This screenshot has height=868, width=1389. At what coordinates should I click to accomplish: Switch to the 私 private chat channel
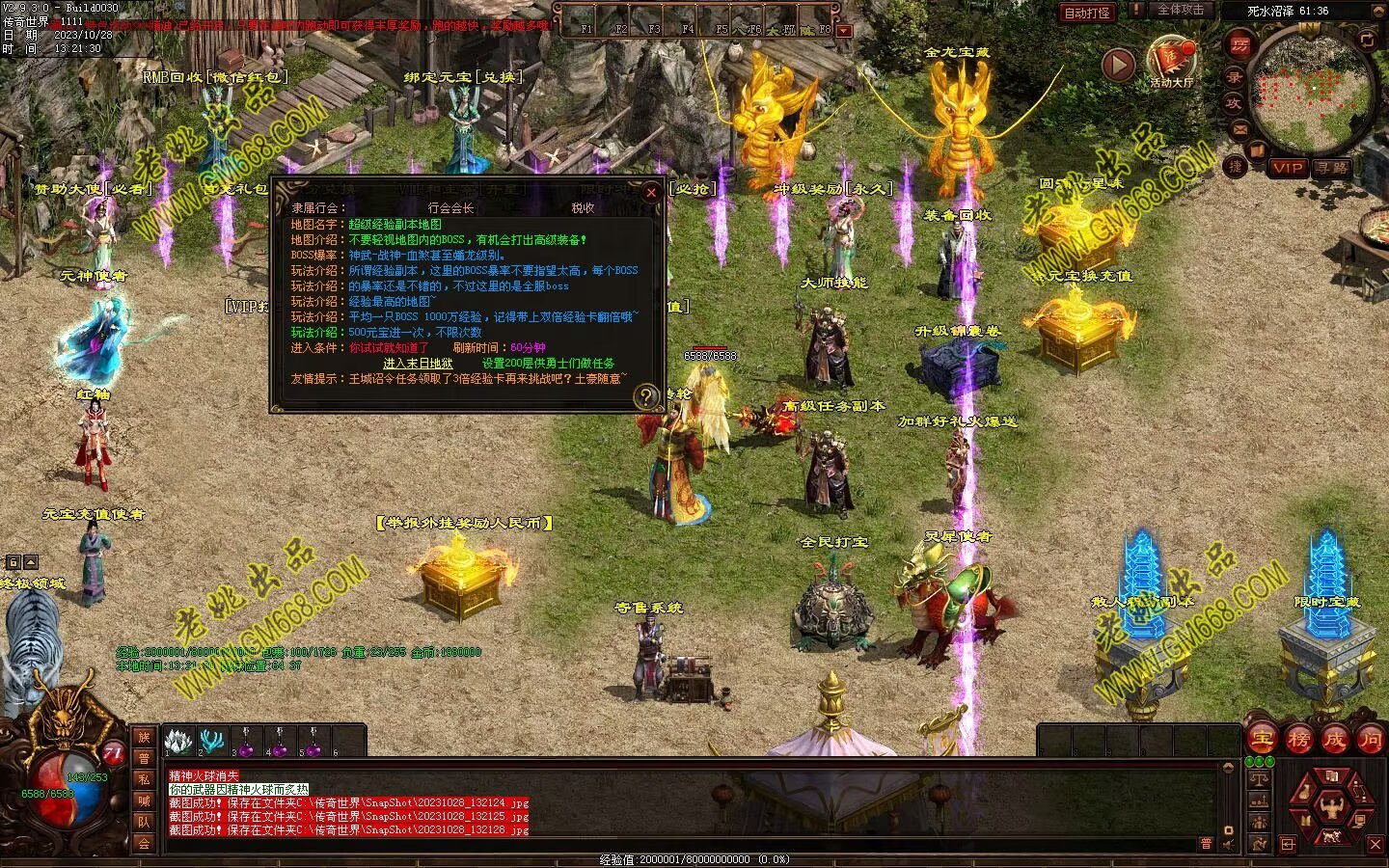click(144, 779)
